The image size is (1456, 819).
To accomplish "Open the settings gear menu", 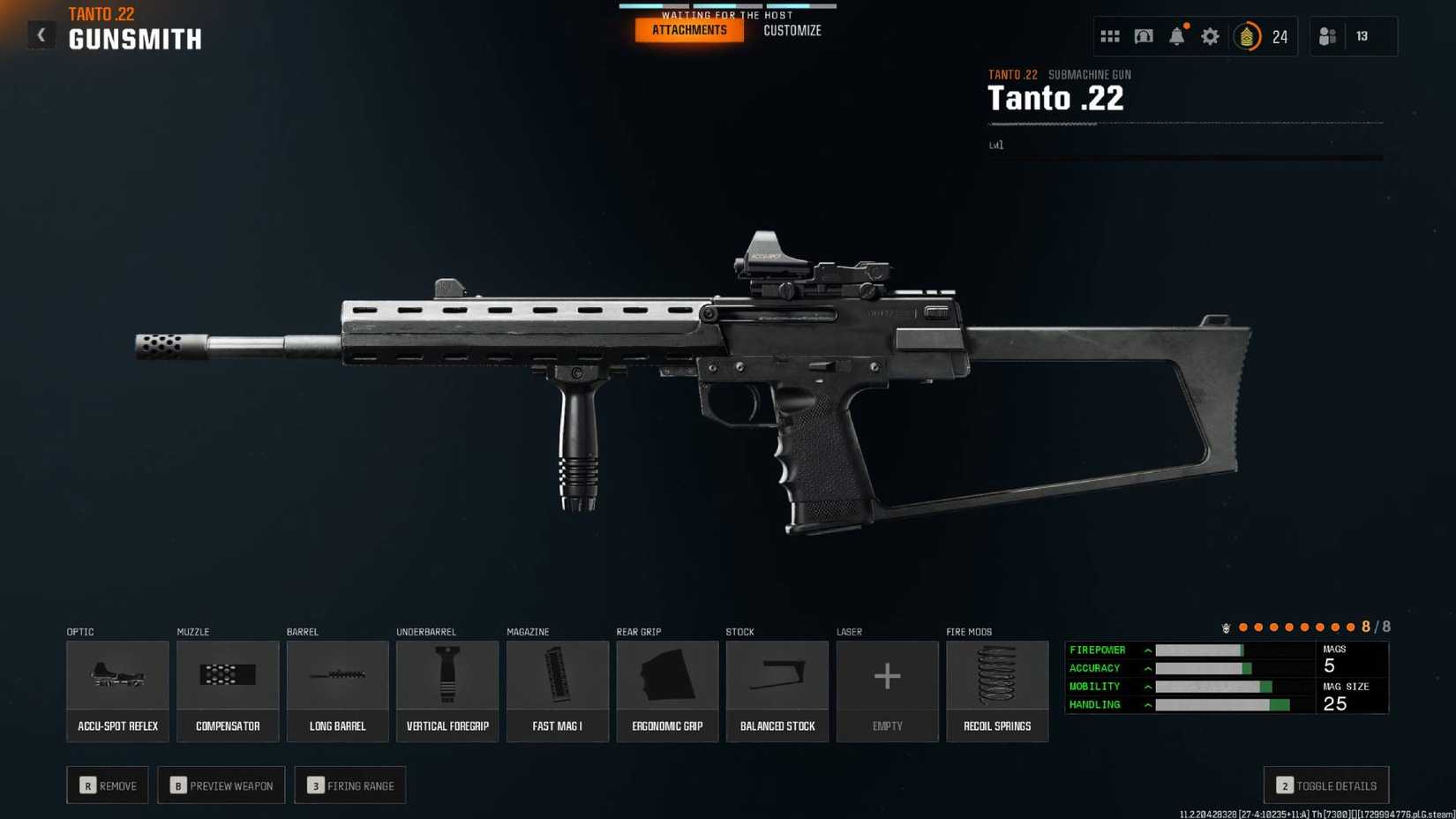I will pyautogui.click(x=1210, y=36).
